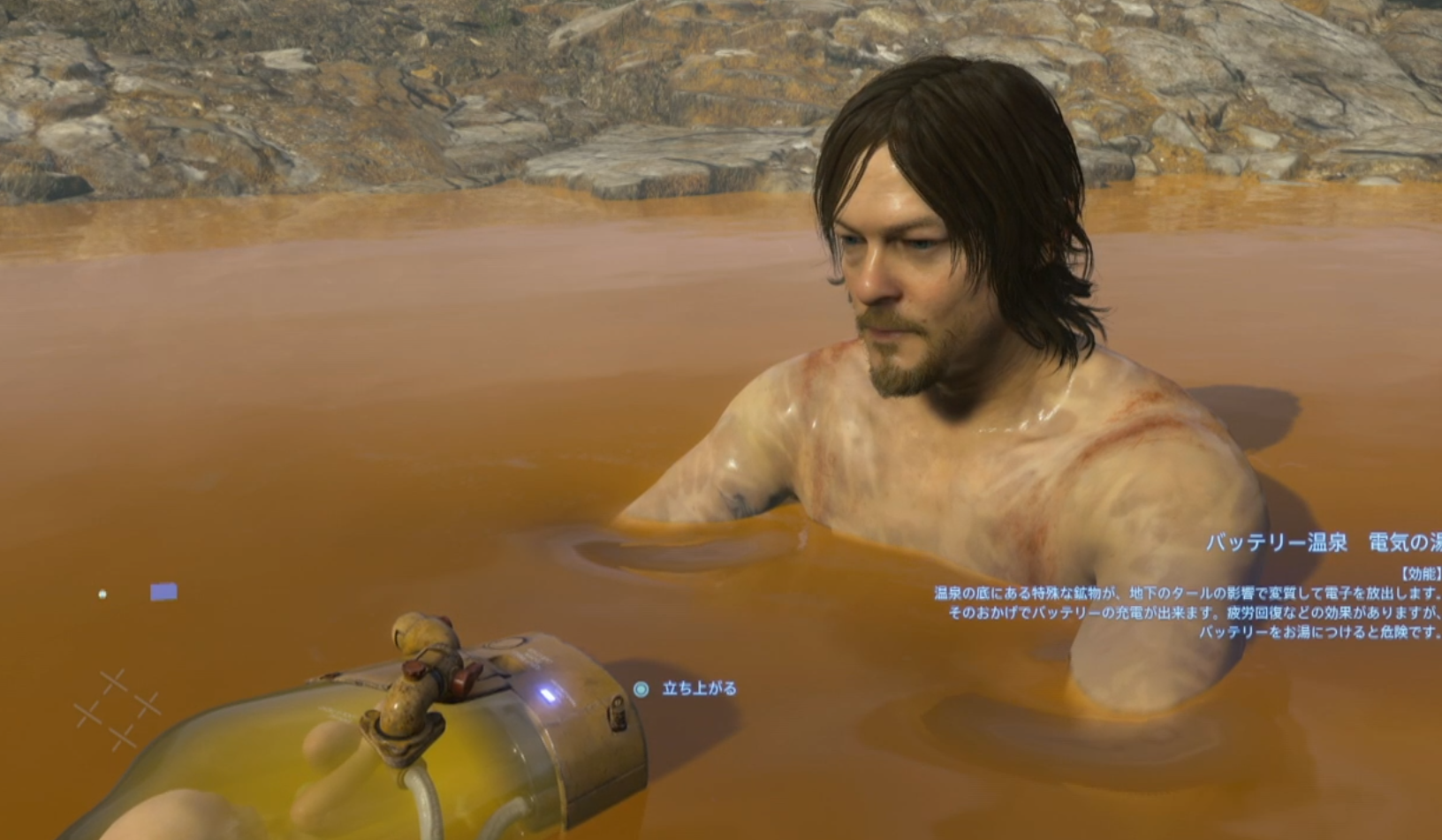Viewport: 1442px width, 840px height.
Task: Select the glowing blue battery indicator
Action: (550, 695)
